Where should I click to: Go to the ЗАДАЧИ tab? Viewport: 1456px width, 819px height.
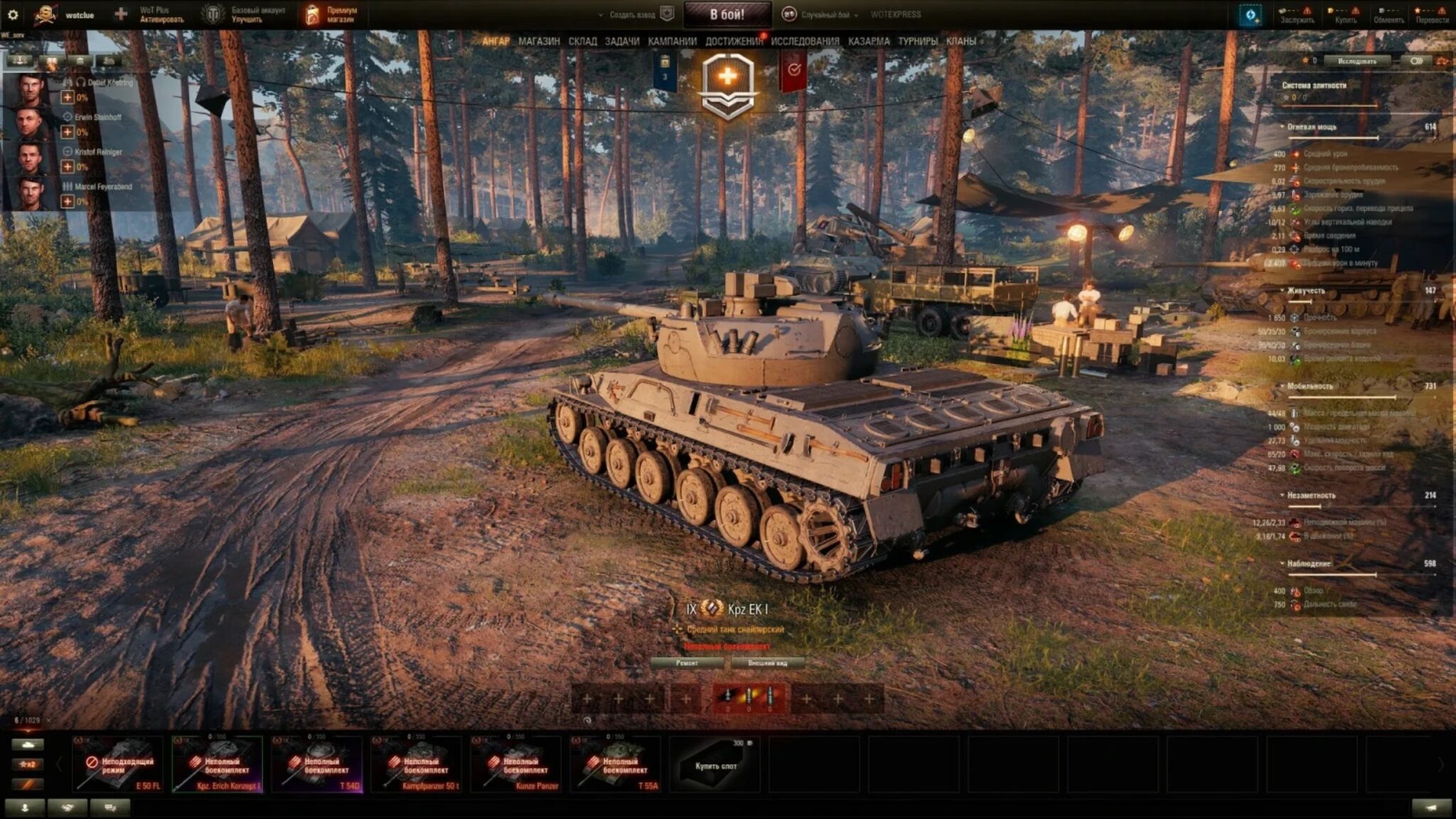622,41
